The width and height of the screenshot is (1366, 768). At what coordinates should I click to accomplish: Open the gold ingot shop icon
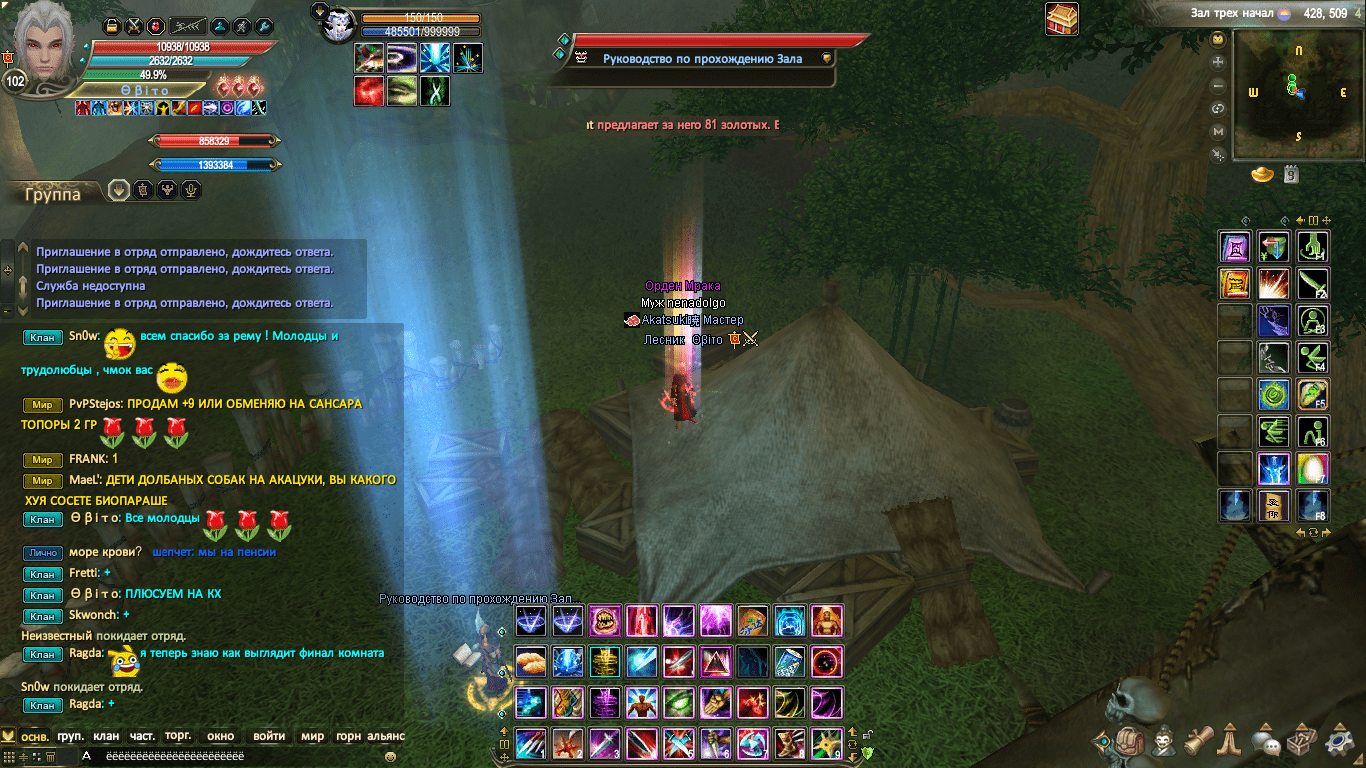click(1262, 175)
